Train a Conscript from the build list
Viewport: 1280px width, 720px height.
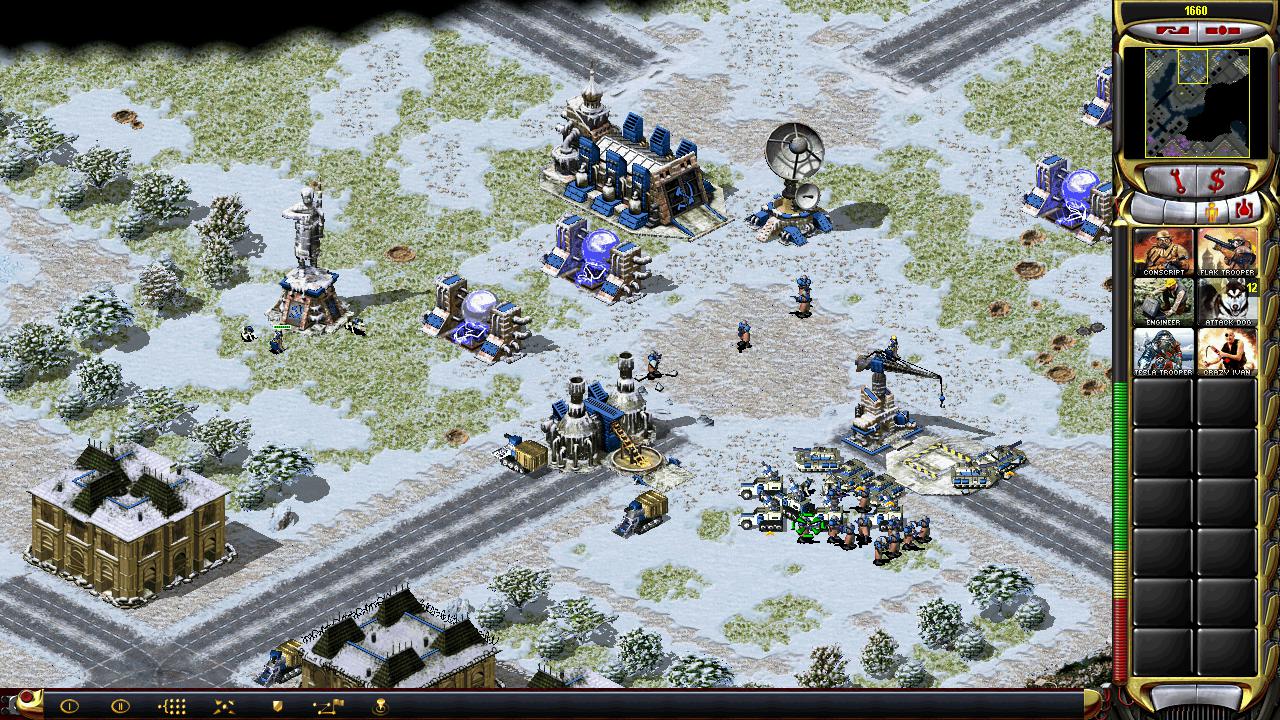pyautogui.click(x=1163, y=251)
